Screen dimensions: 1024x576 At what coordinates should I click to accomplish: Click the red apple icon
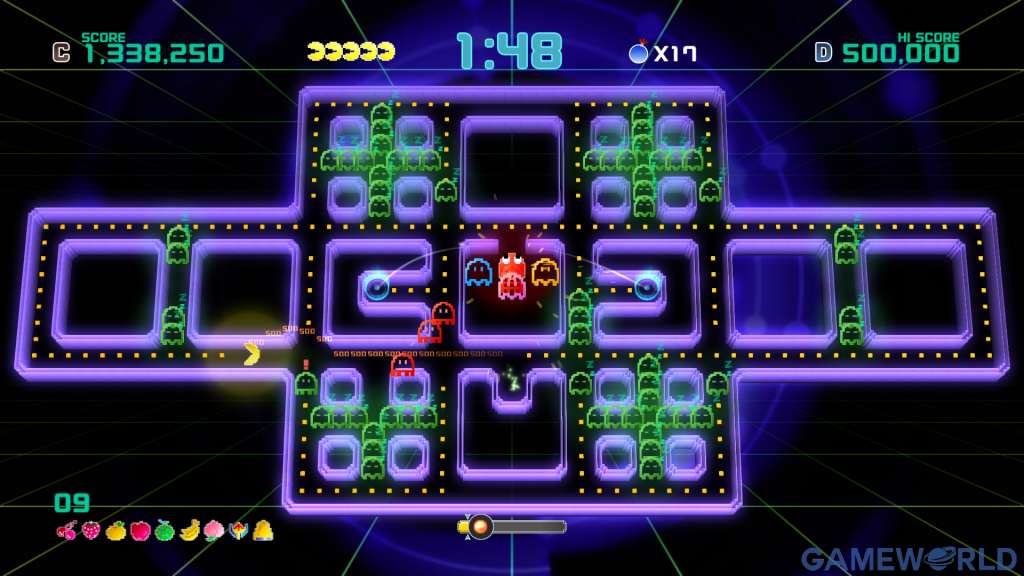tap(139, 531)
